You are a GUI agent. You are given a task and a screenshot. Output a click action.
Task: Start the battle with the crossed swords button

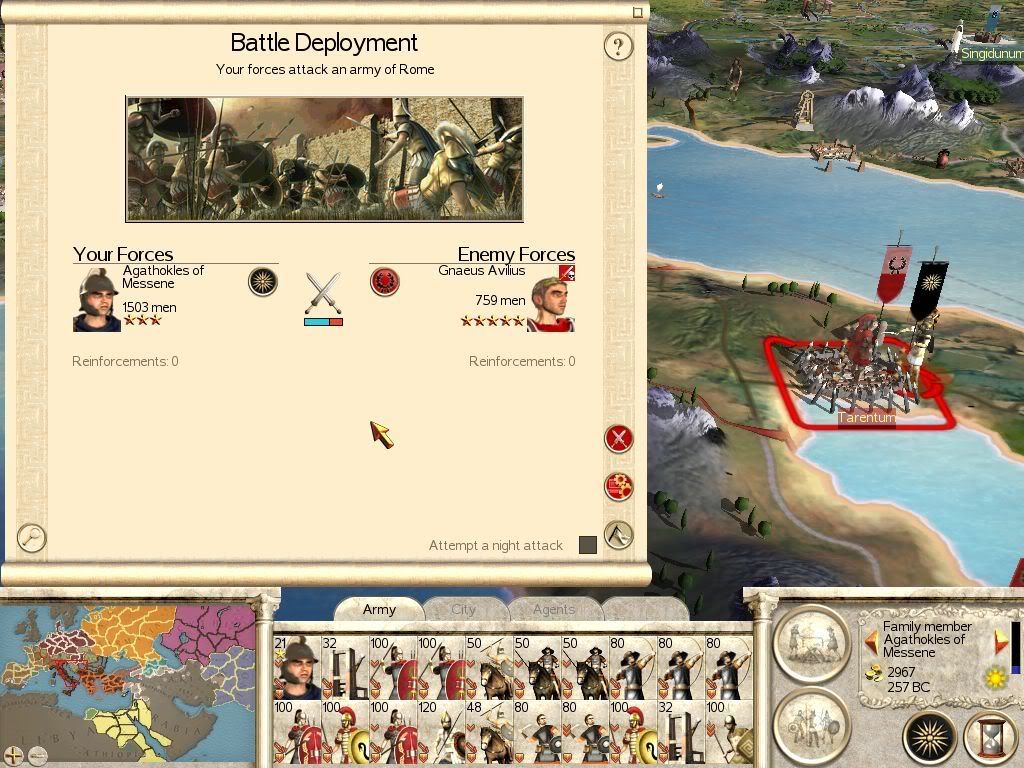[x=619, y=438]
